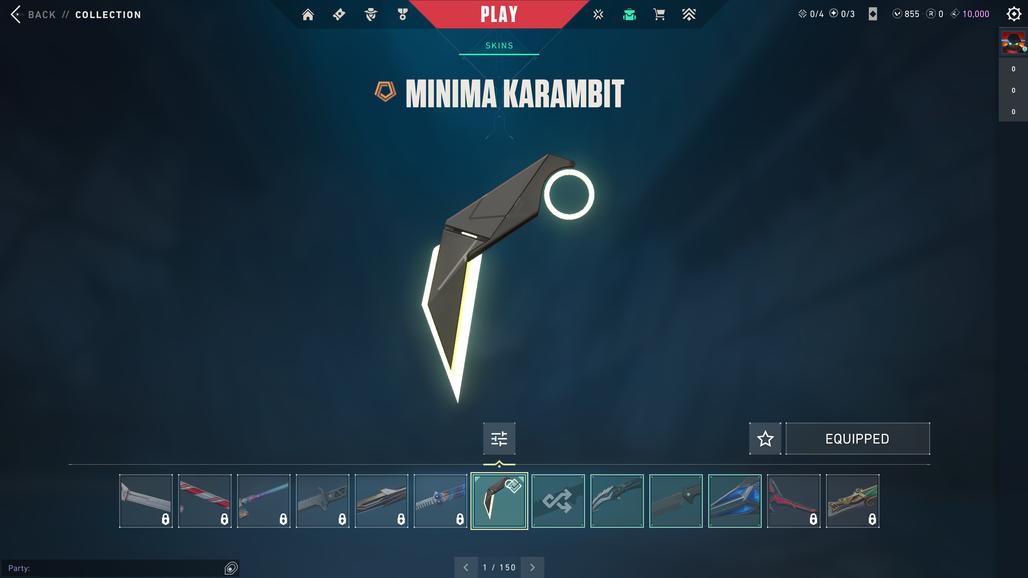Select the SKINS tab
The height and width of the screenshot is (578, 1028).
499,46
